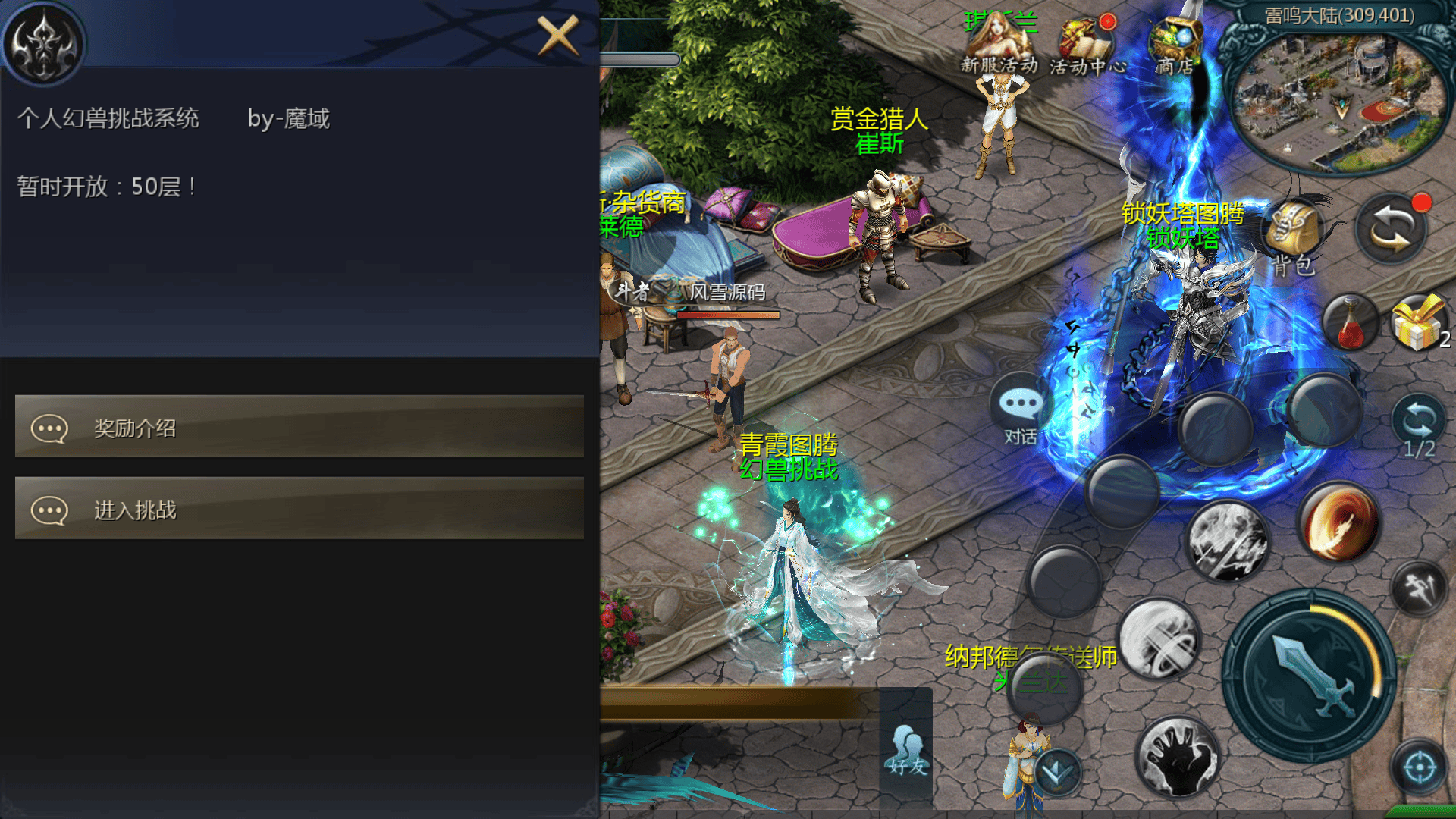Viewport: 1456px width, 819px height.
Task: Select the 进入挑战 dialogue option
Action: point(300,509)
